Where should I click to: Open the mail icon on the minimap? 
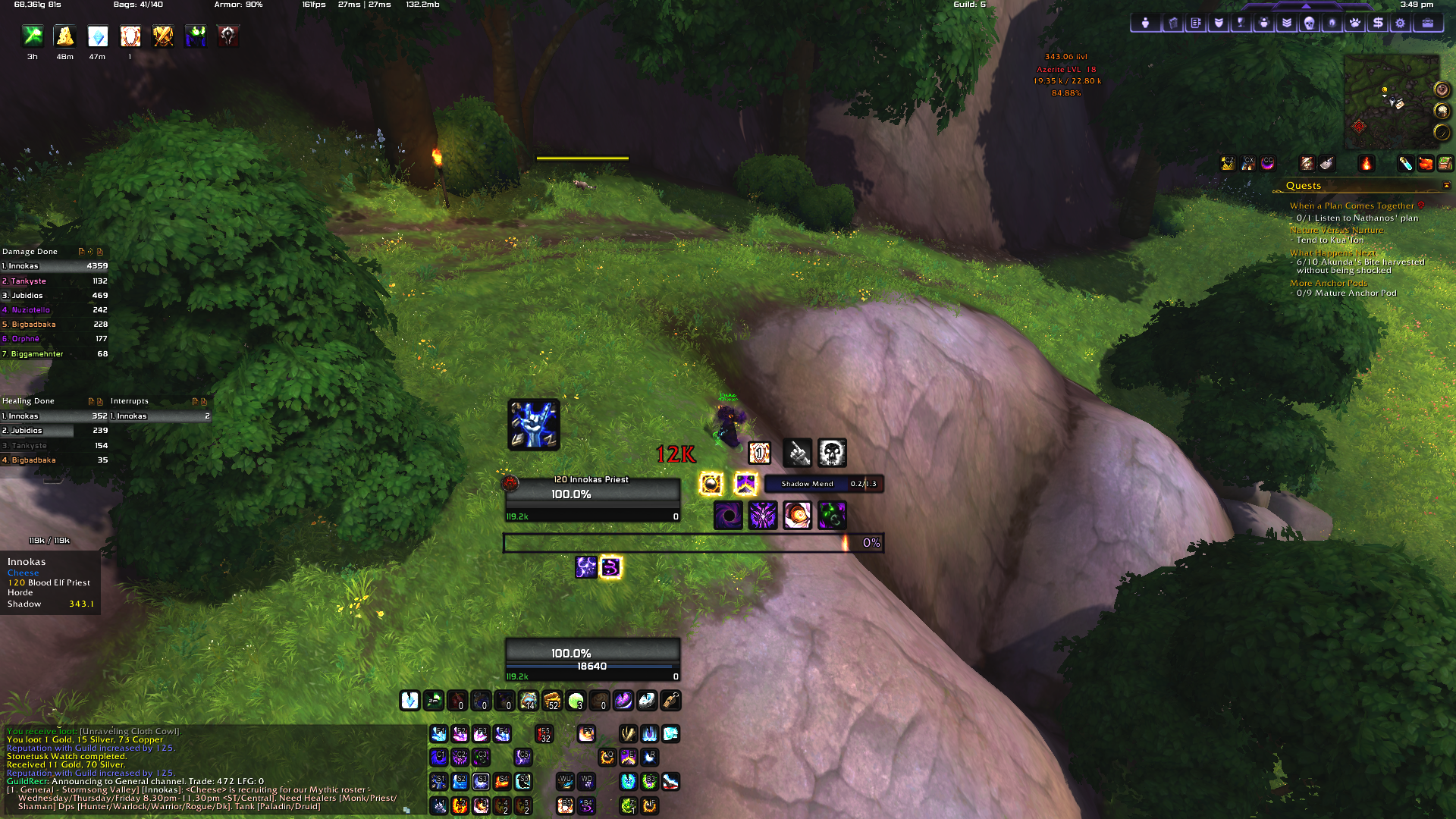pyautogui.click(x=1399, y=104)
